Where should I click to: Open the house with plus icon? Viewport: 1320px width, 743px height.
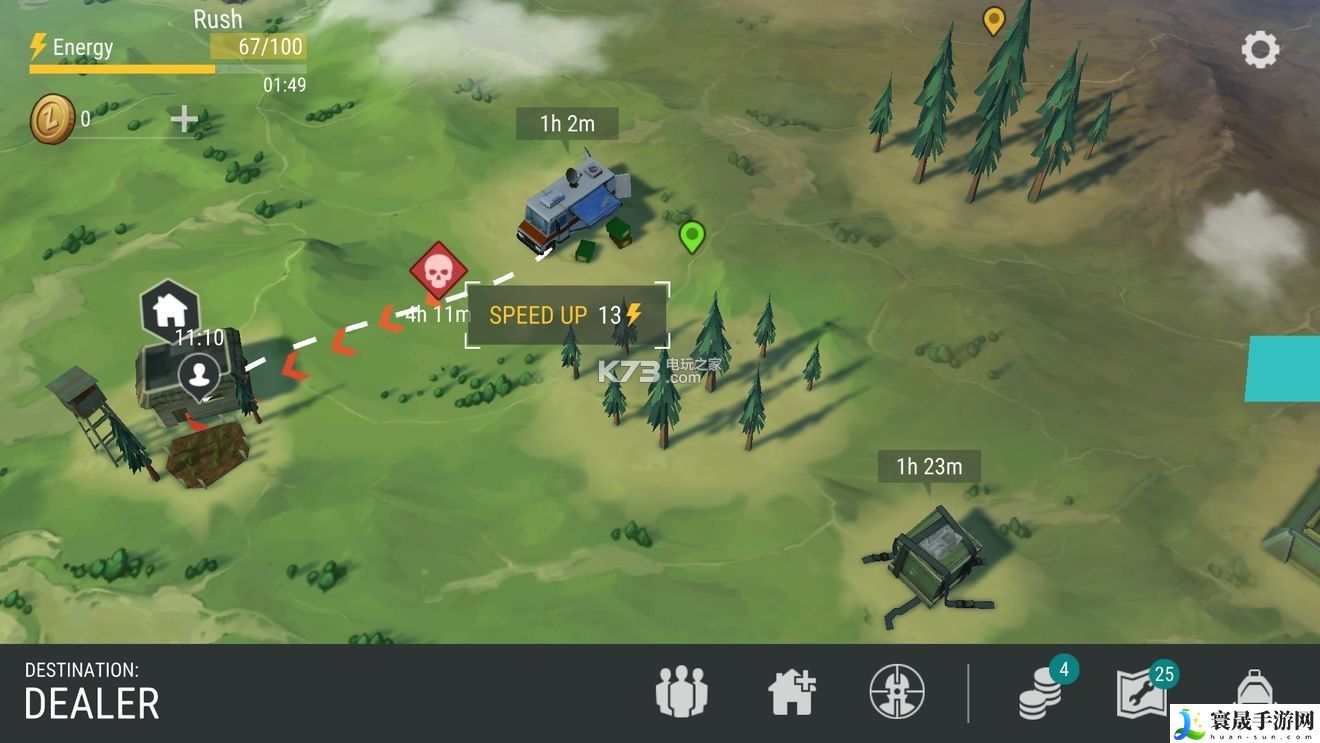[791, 692]
